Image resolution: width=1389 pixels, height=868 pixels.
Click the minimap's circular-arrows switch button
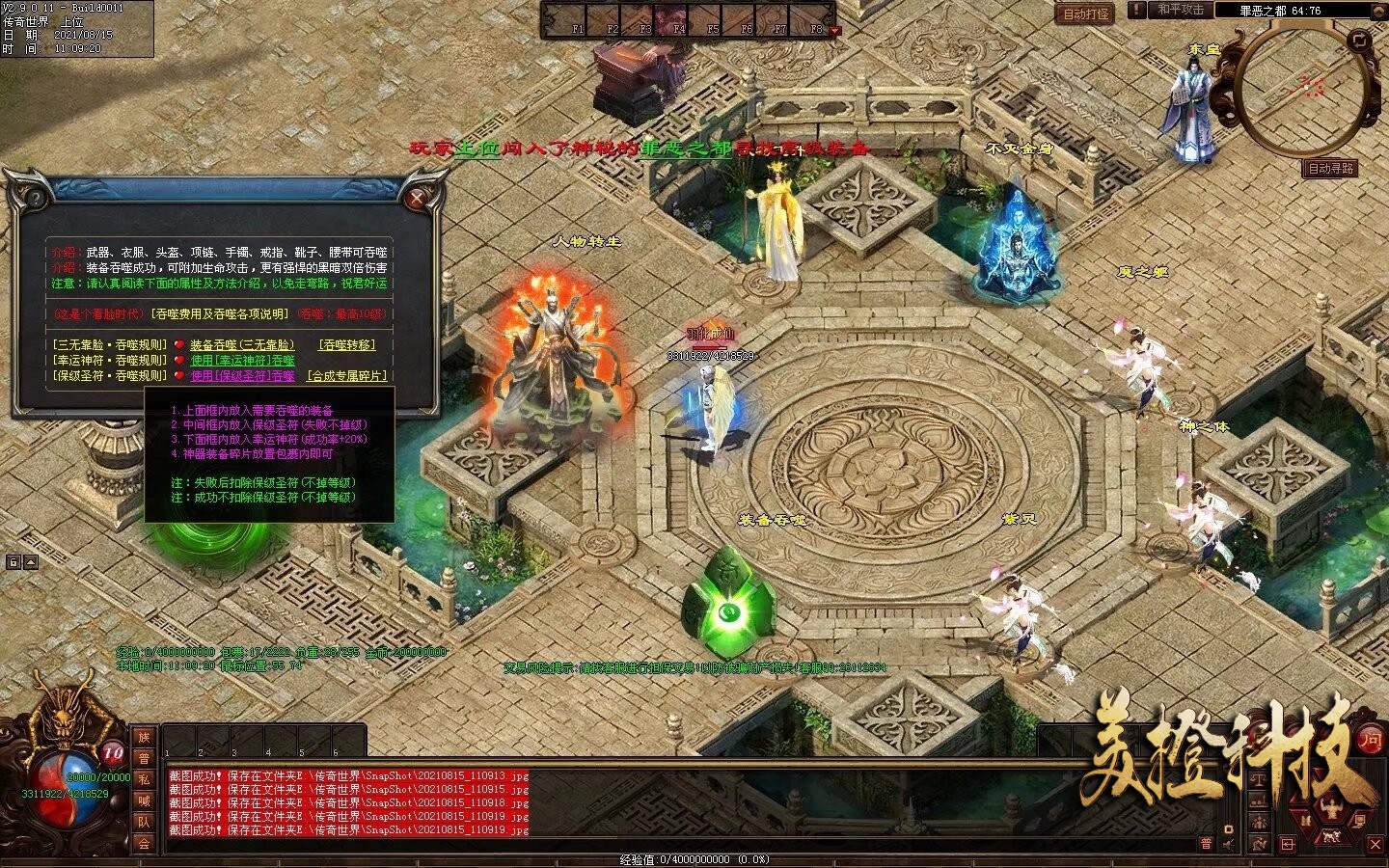pyautogui.click(x=1358, y=40)
